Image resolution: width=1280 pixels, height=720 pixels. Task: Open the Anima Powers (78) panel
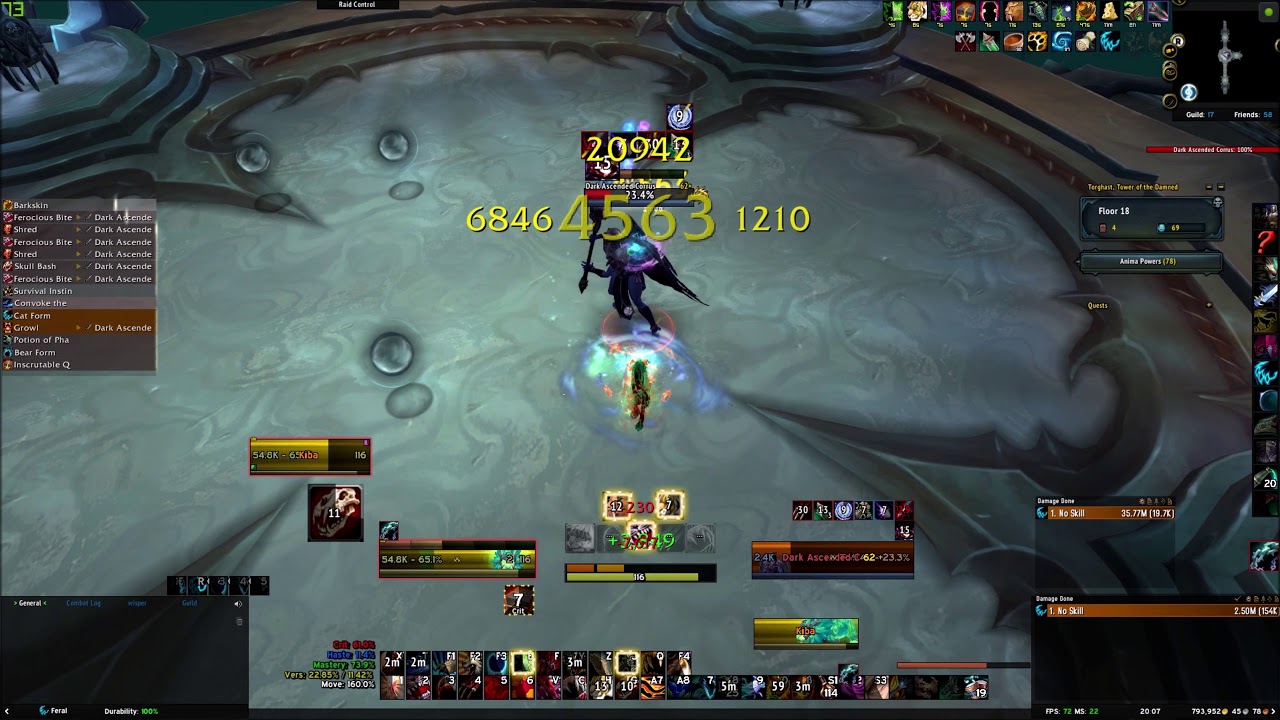1148,261
